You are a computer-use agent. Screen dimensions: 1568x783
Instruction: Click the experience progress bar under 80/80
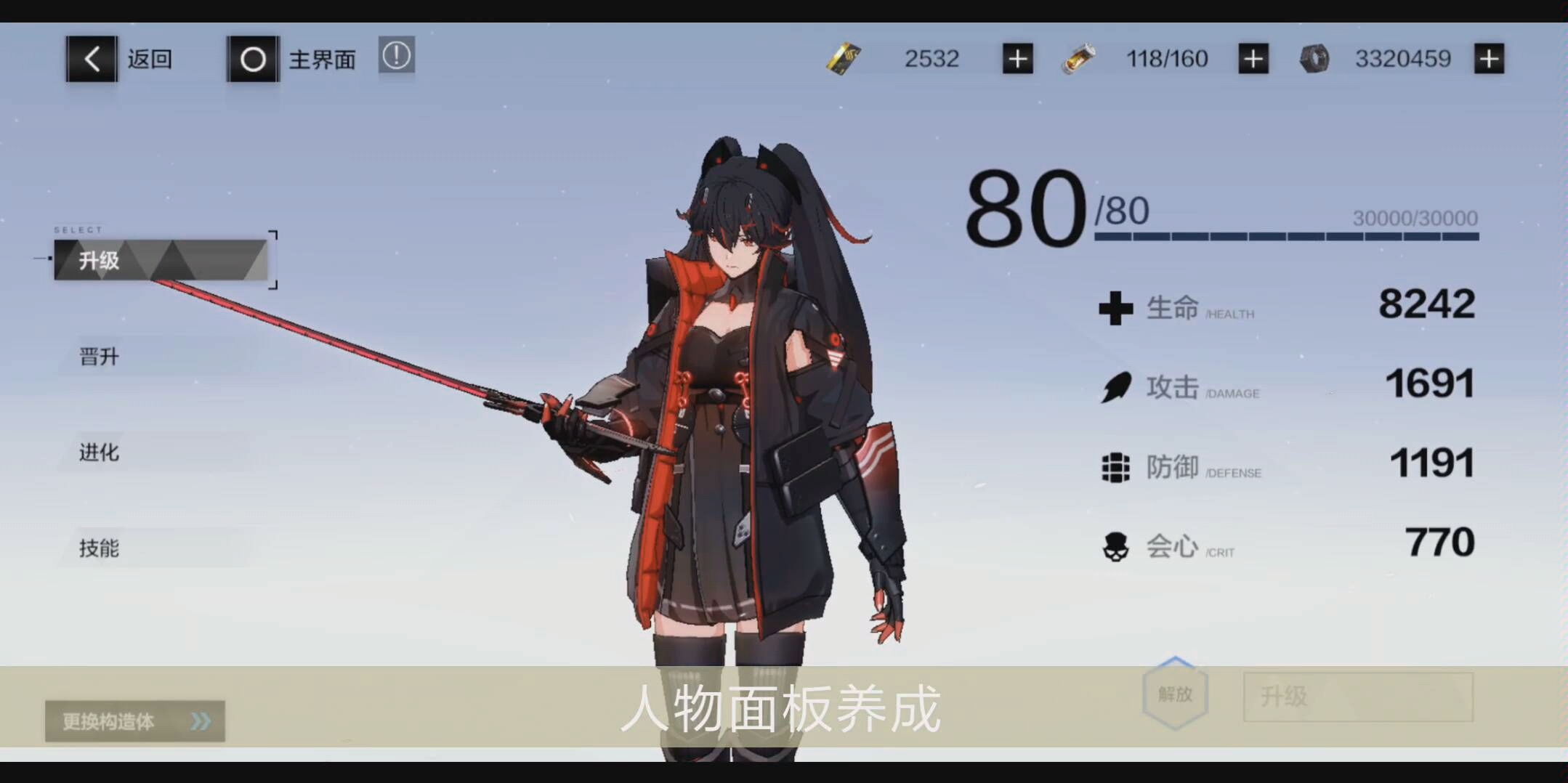[x=1286, y=238]
